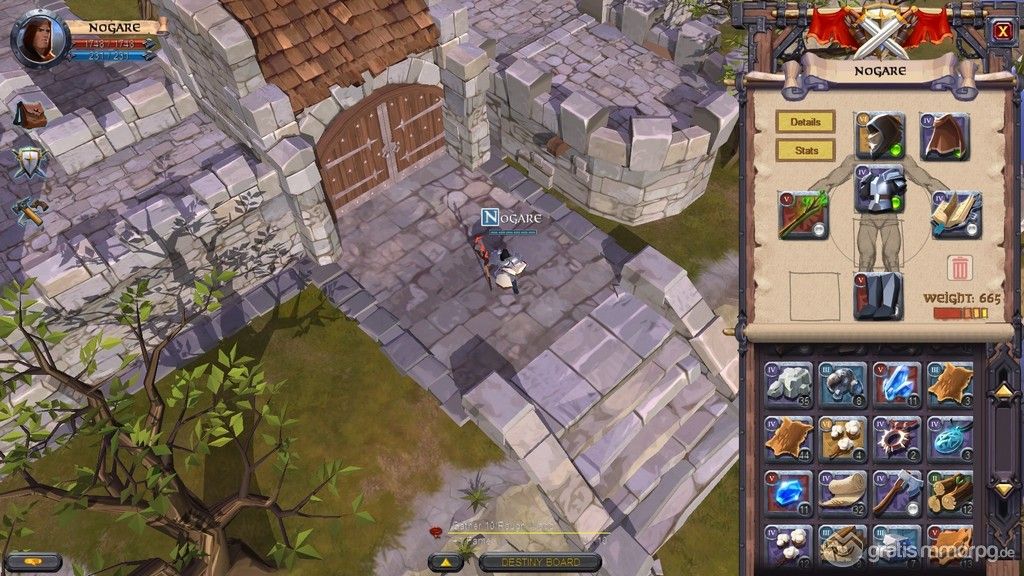This screenshot has width=1024, height=576.
Task: Click the inventory scroll down arrow
Action: pos(1004,489)
